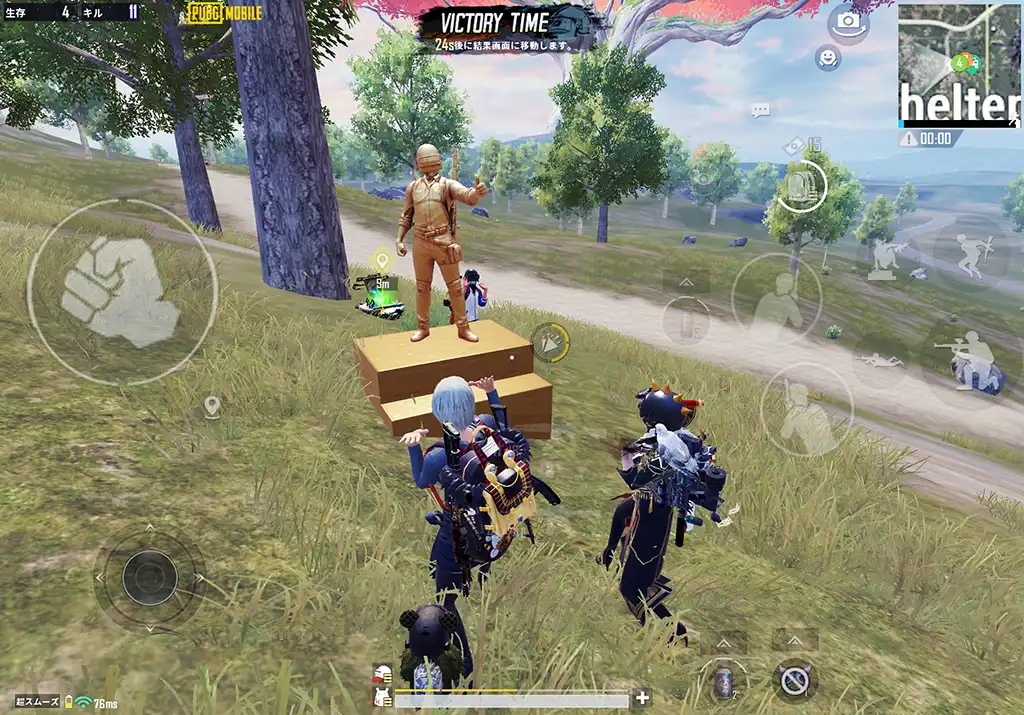Tap the fist punch button

pyautogui.click(x=120, y=292)
